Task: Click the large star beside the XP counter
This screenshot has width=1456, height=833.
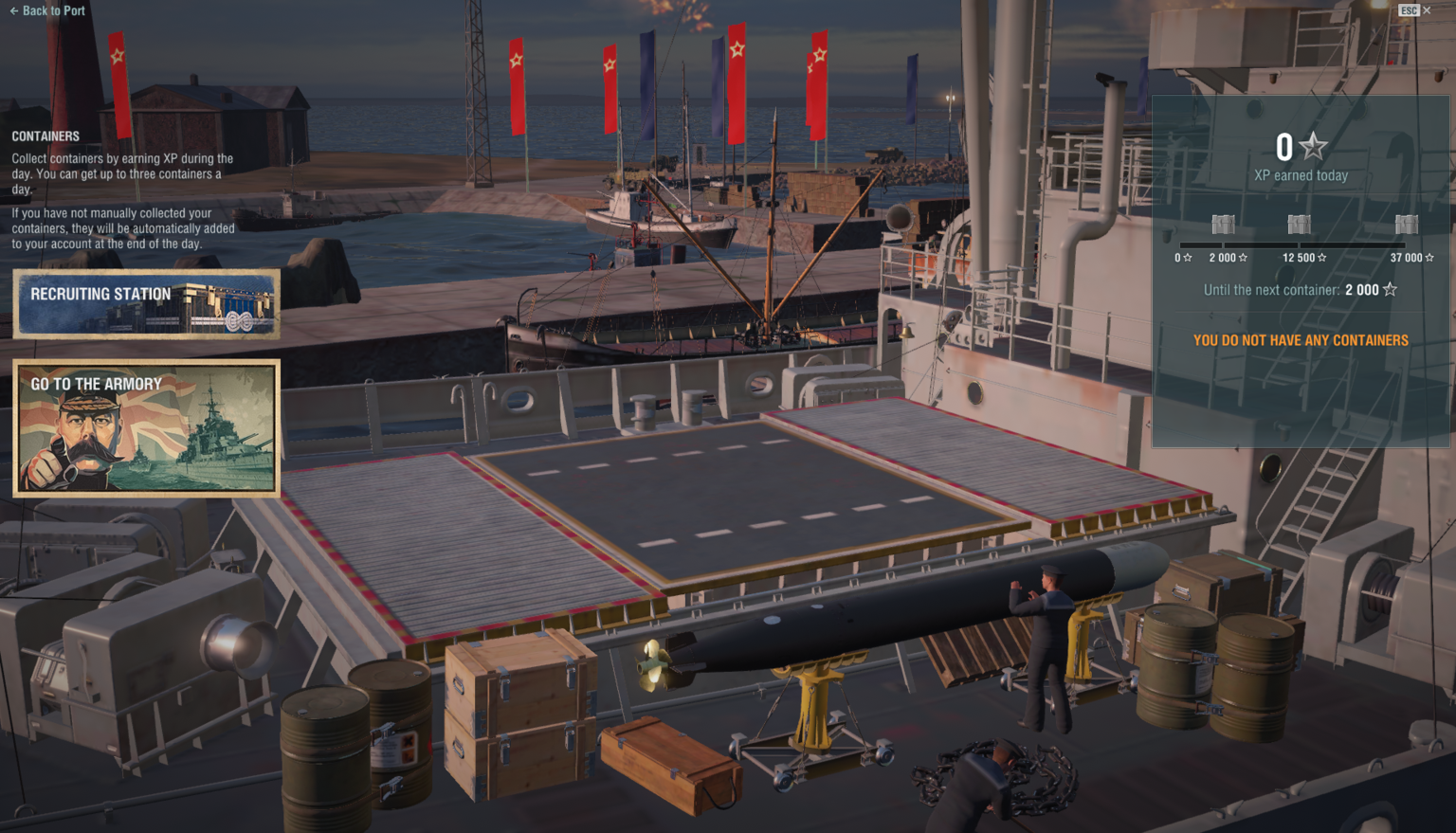Action: pos(1313,147)
